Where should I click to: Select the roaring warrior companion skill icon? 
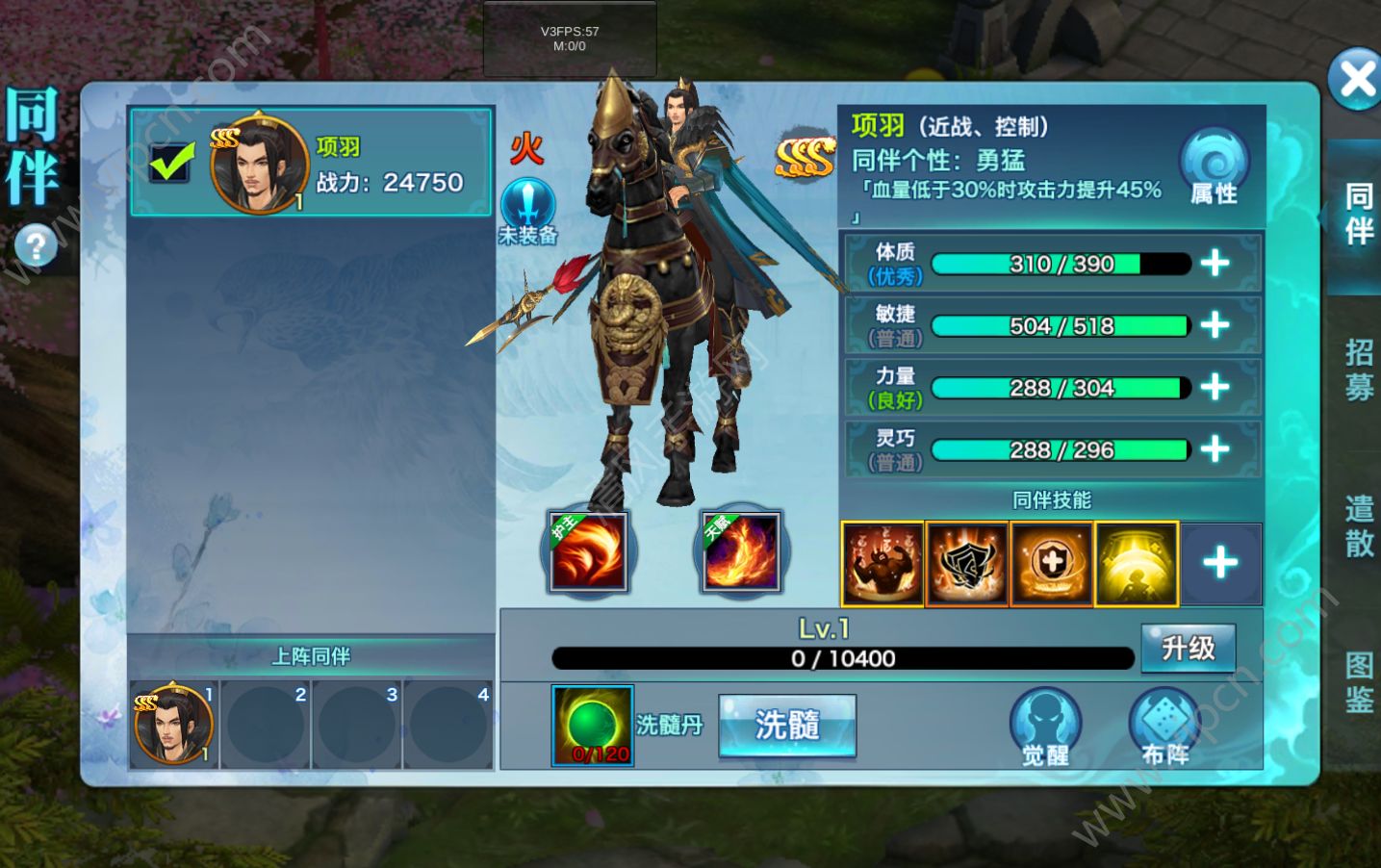point(882,563)
